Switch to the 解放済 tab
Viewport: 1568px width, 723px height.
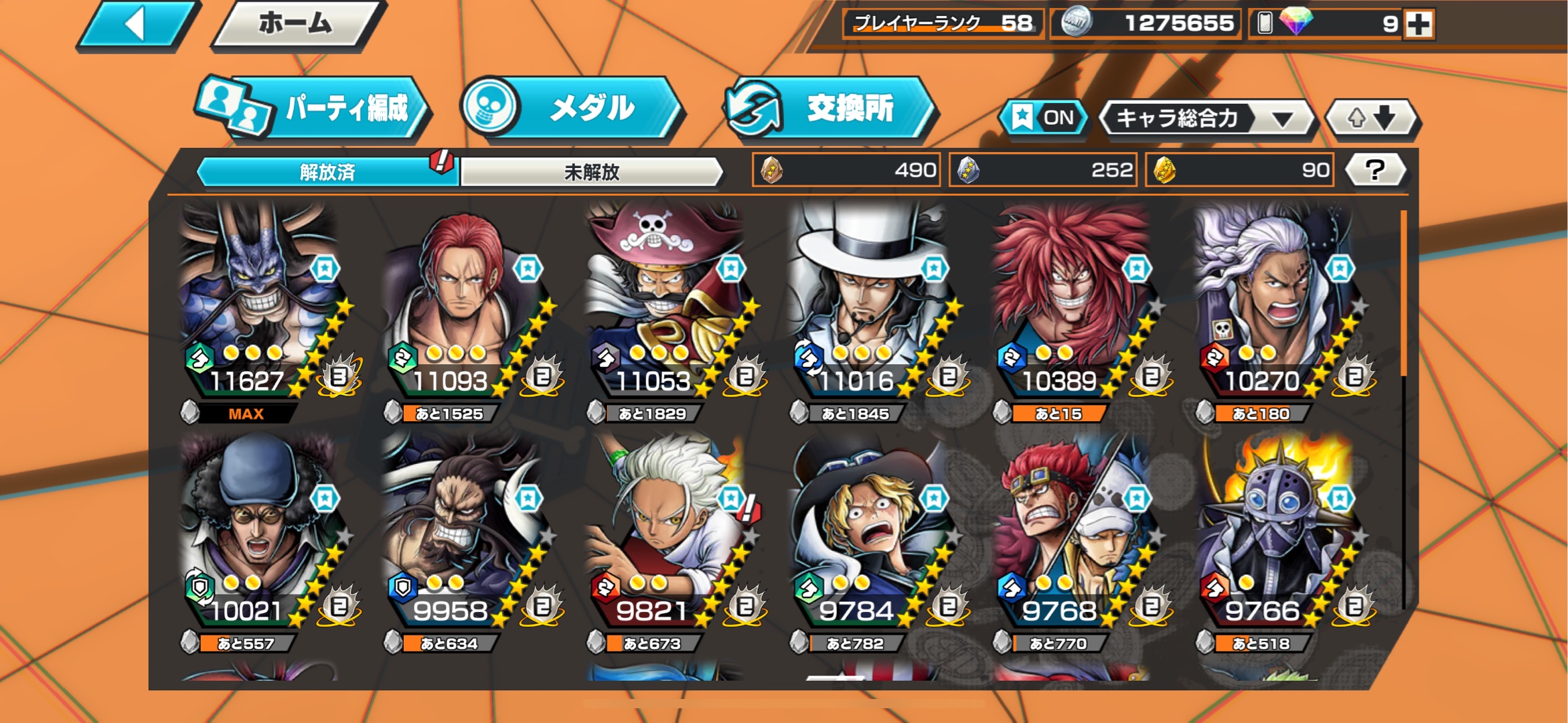pyautogui.click(x=327, y=172)
